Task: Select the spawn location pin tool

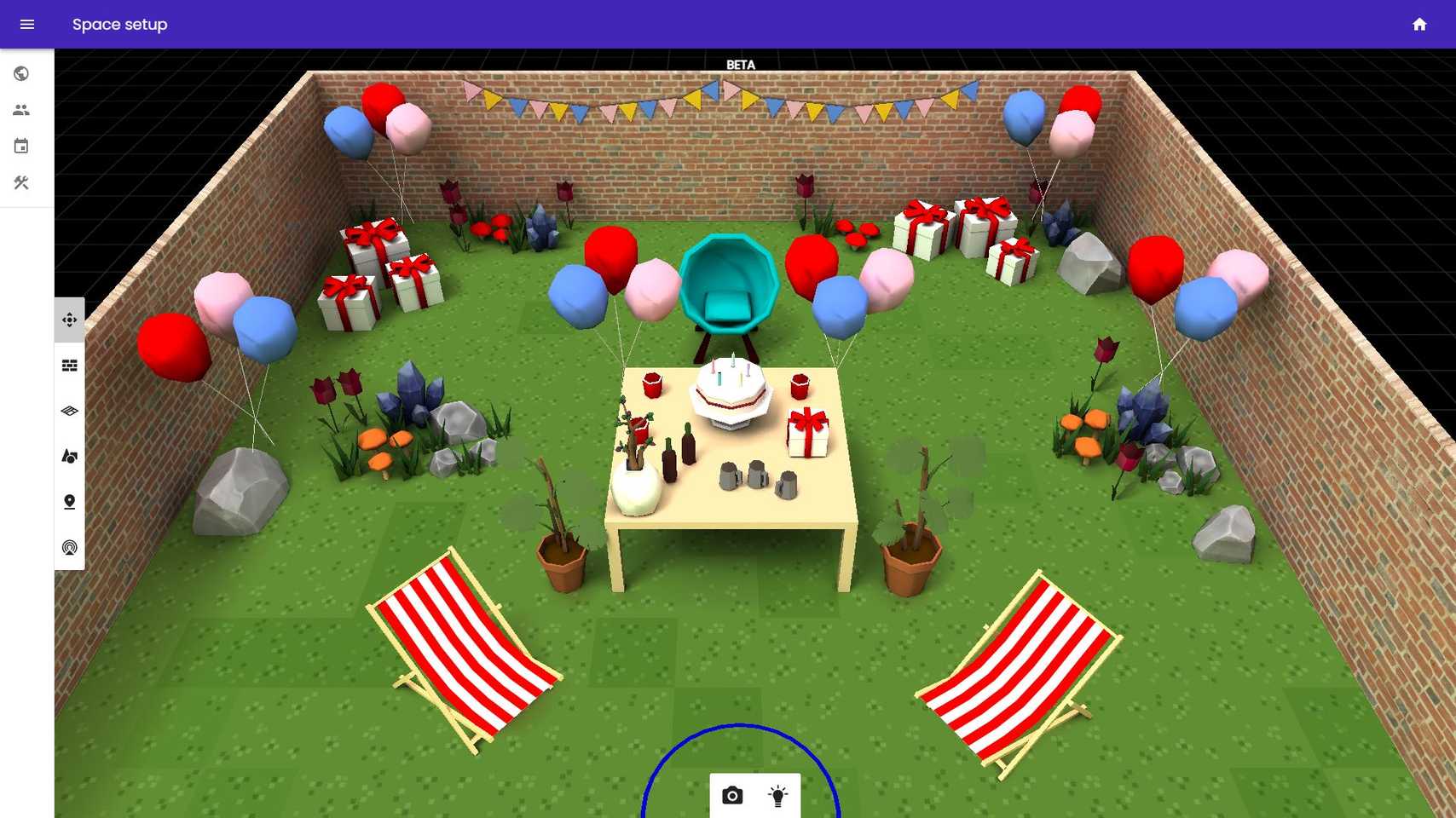Action: 69,502
